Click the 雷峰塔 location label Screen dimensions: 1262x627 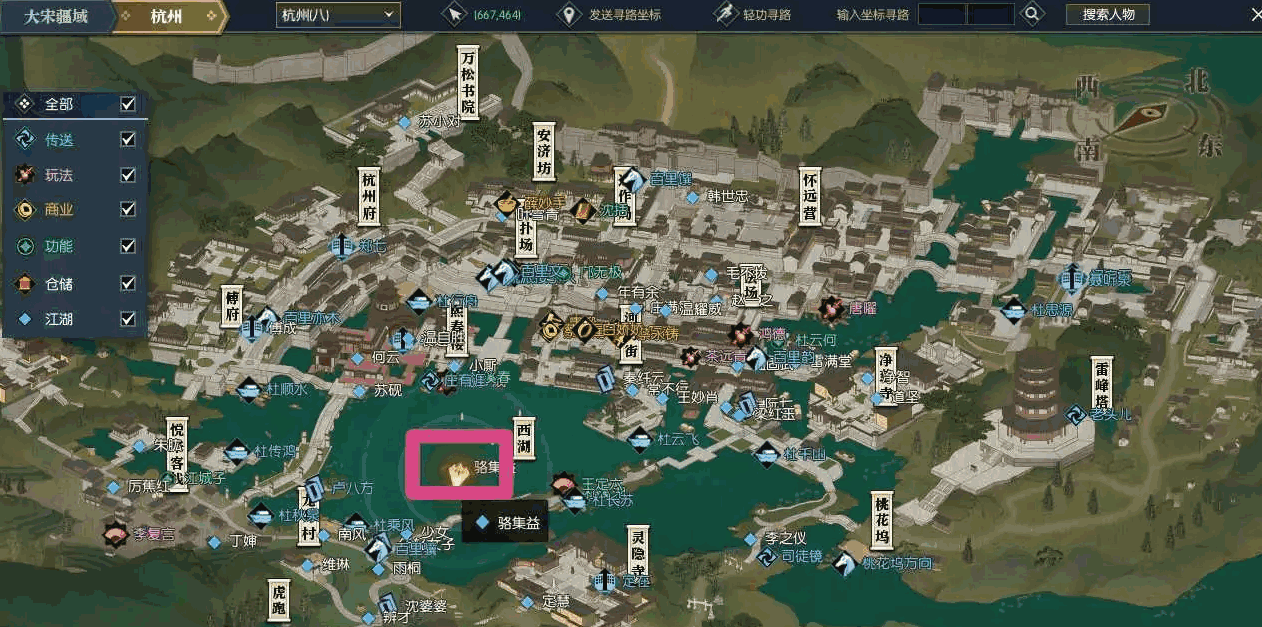tap(1102, 386)
